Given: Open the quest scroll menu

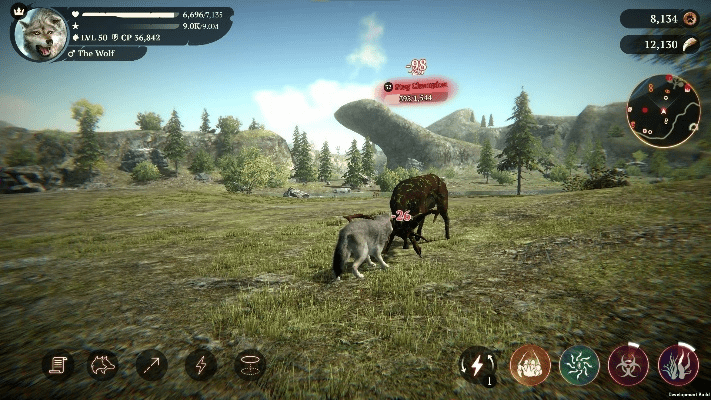Looking at the screenshot, I should tap(58, 365).
